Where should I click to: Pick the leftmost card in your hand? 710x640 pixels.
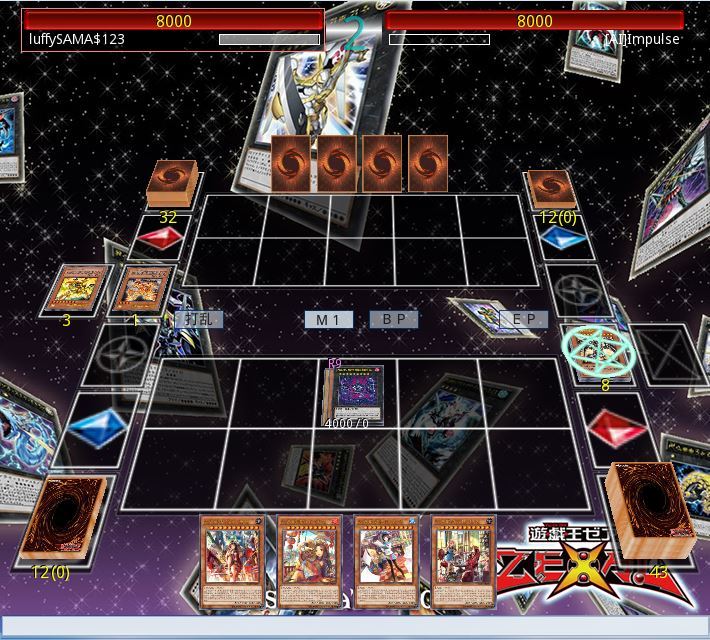pyautogui.click(x=232, y=560)
